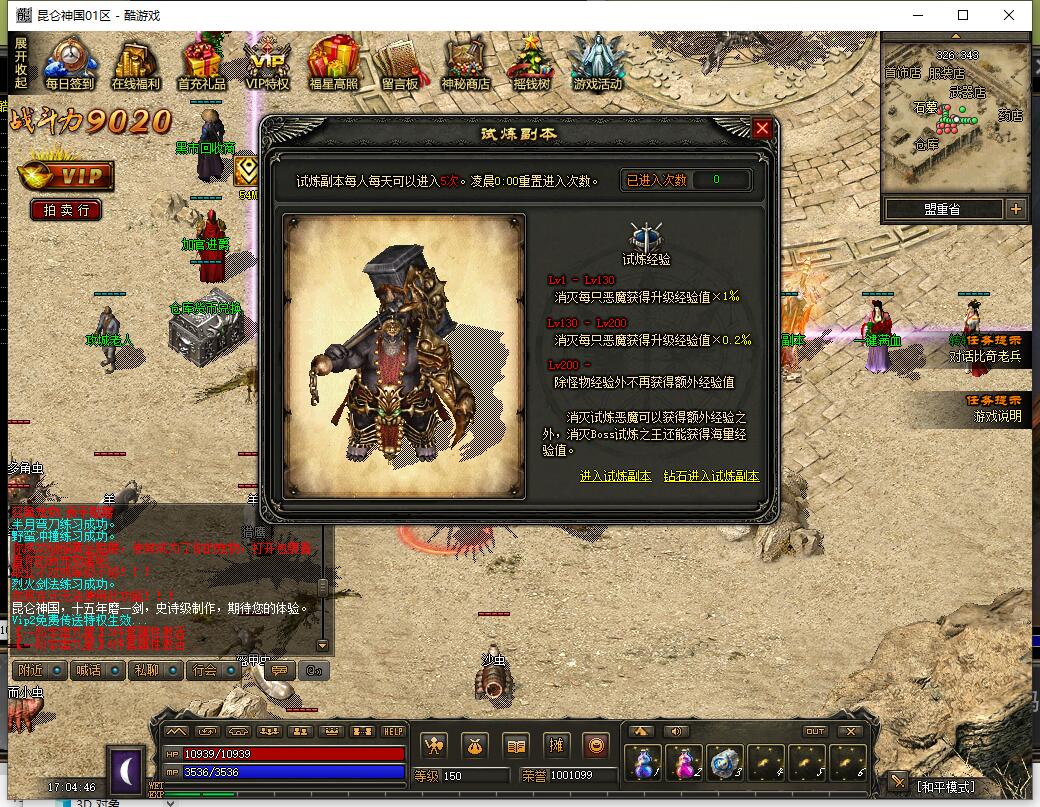Close the 试炼副本 trial dungeon window

(x=762, y=129)
